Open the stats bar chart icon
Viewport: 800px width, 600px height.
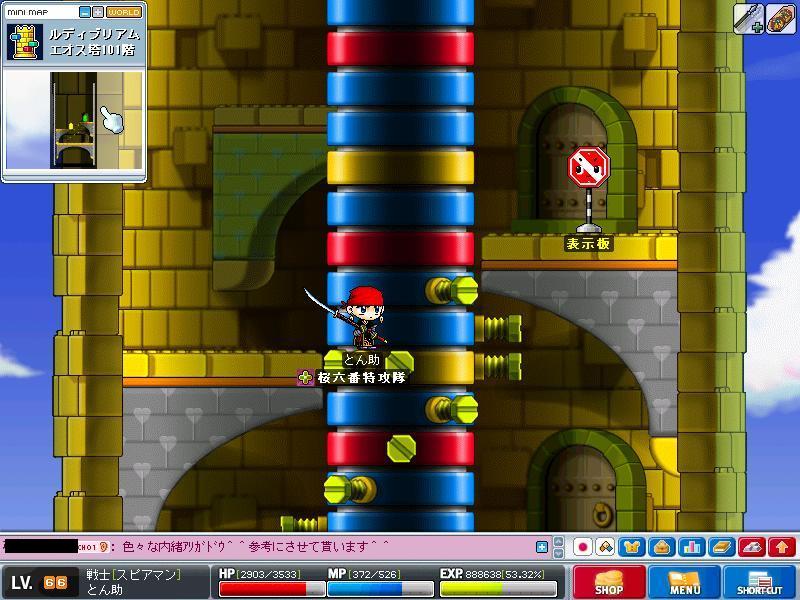691,547
